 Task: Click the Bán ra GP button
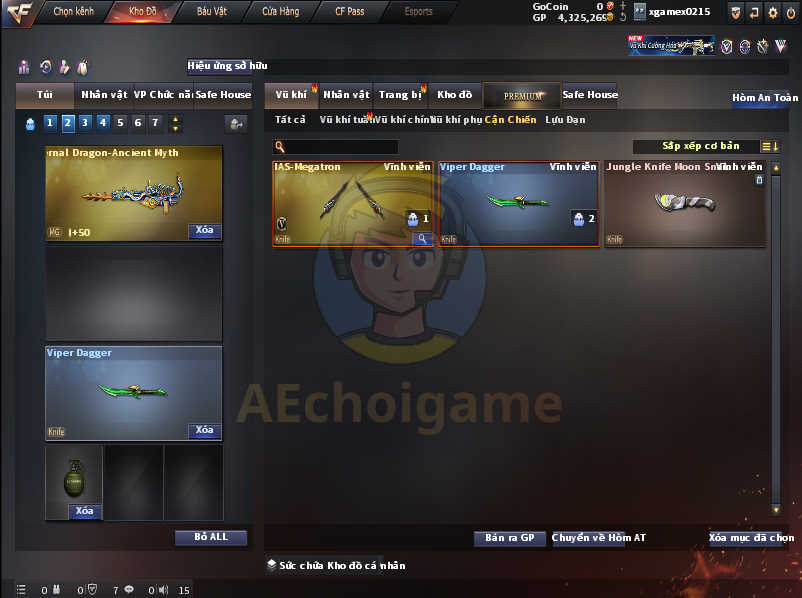click(x=509, y=538)
